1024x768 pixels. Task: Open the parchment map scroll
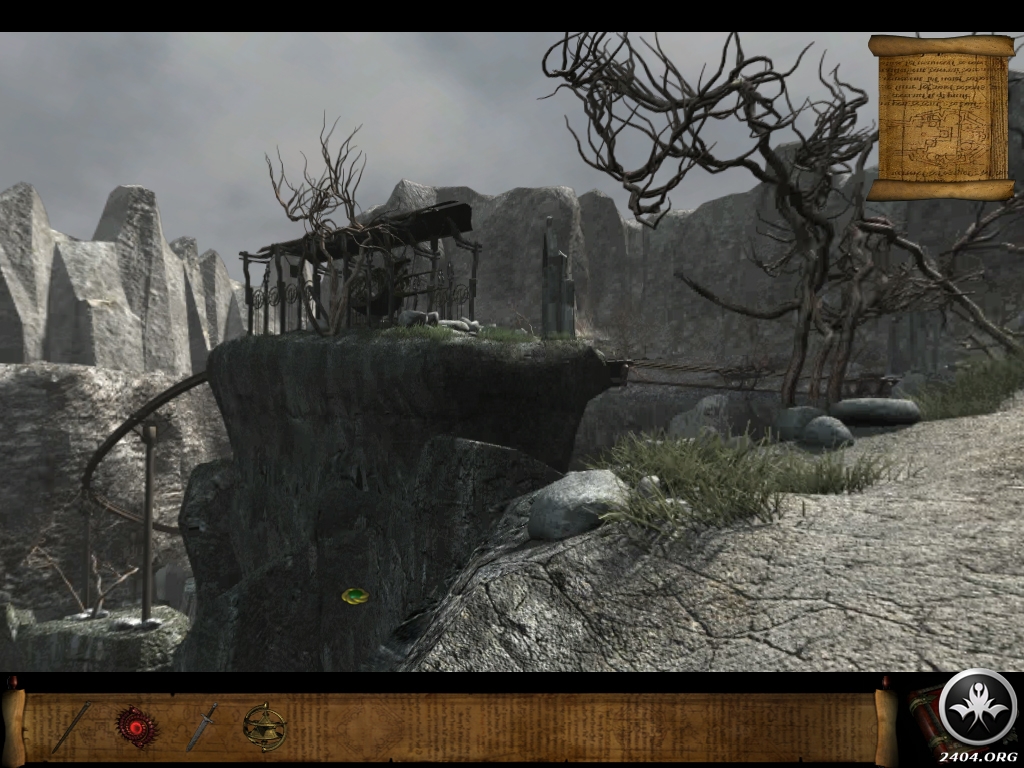(x=940, y=117)
